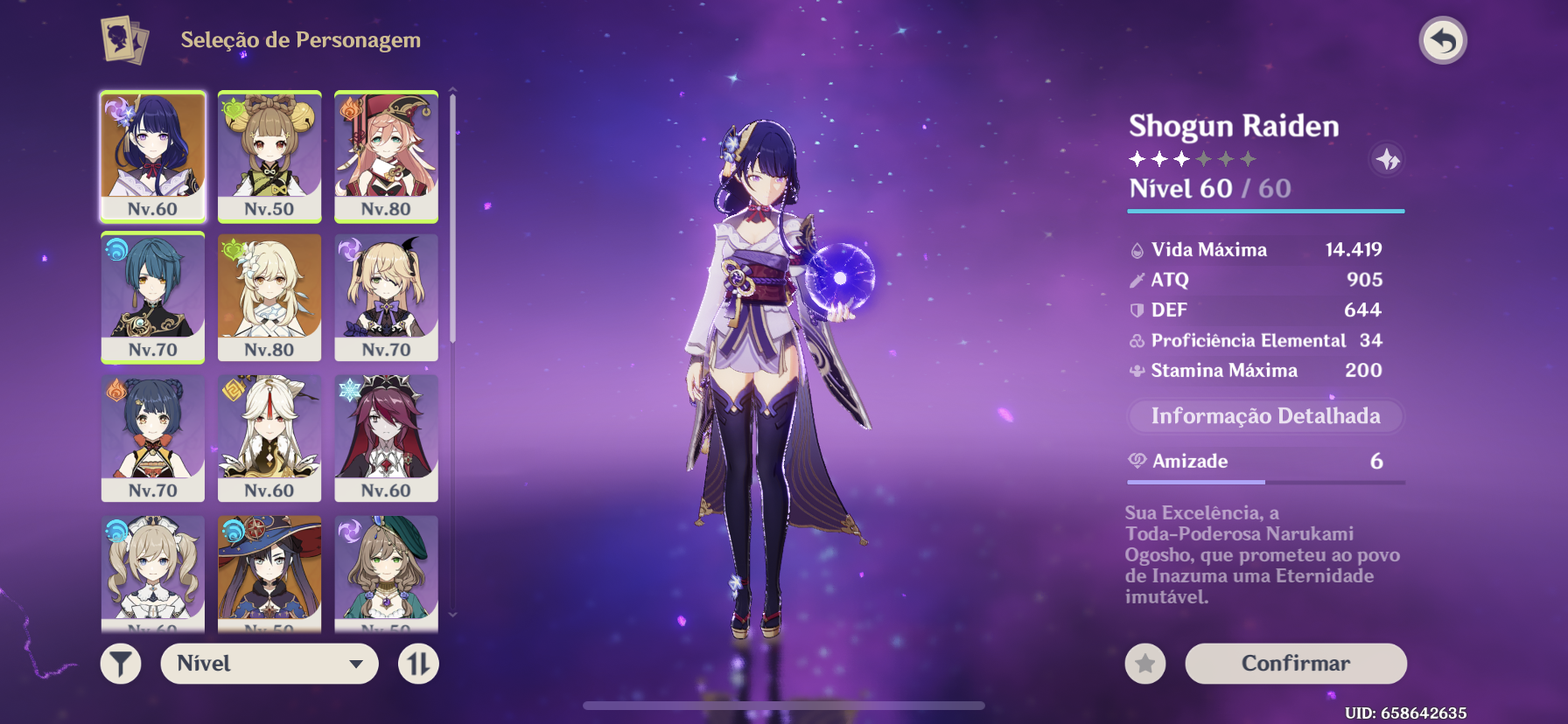The height and width of the screenshot is (724, 1568).
Task: Confirm the selected character with Confirmar
Action: [x=1295, y=664]
